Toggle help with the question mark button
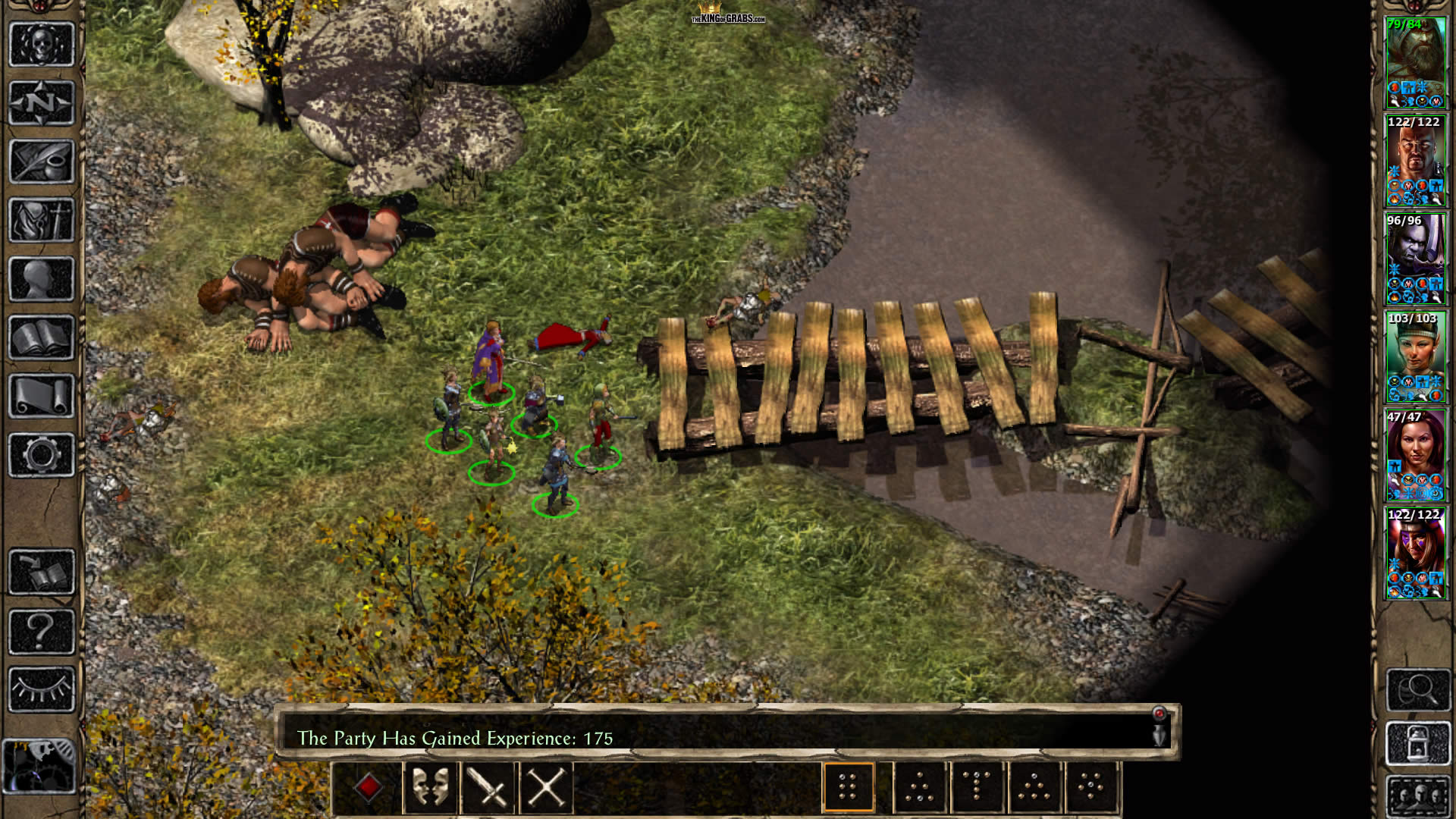Screen dimensions: 1456x819 tap(42, 631)
